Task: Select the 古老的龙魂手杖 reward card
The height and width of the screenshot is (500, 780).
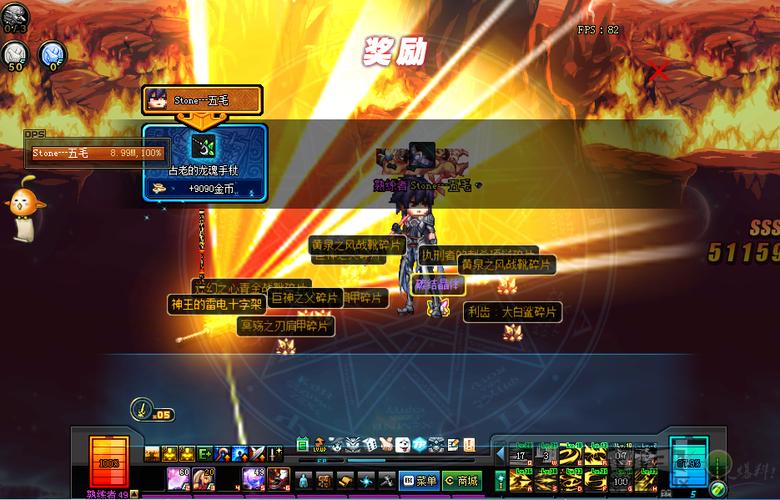Action: click(204, 163)
